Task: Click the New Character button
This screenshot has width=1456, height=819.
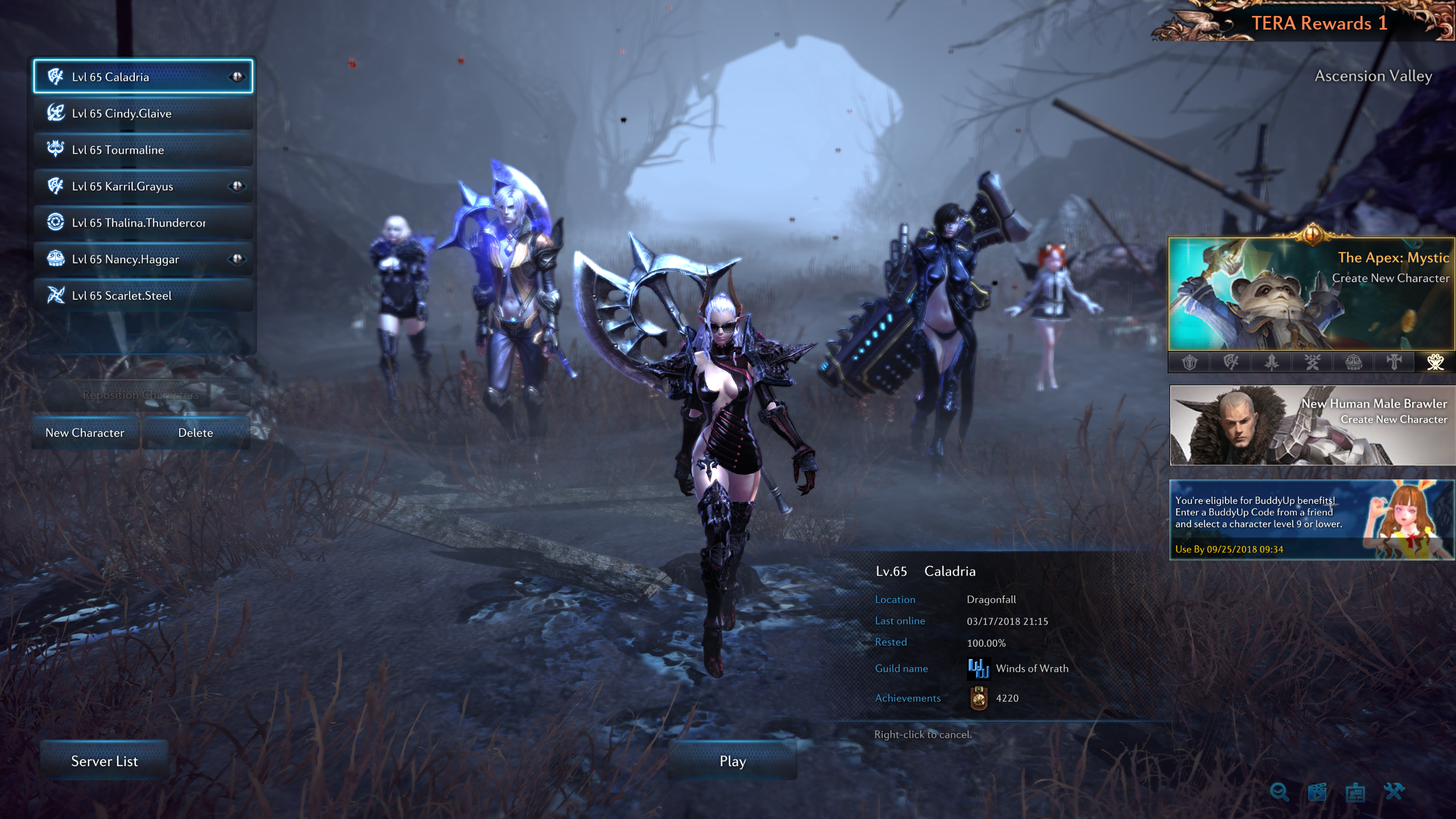Action: [x=85, y=433]
